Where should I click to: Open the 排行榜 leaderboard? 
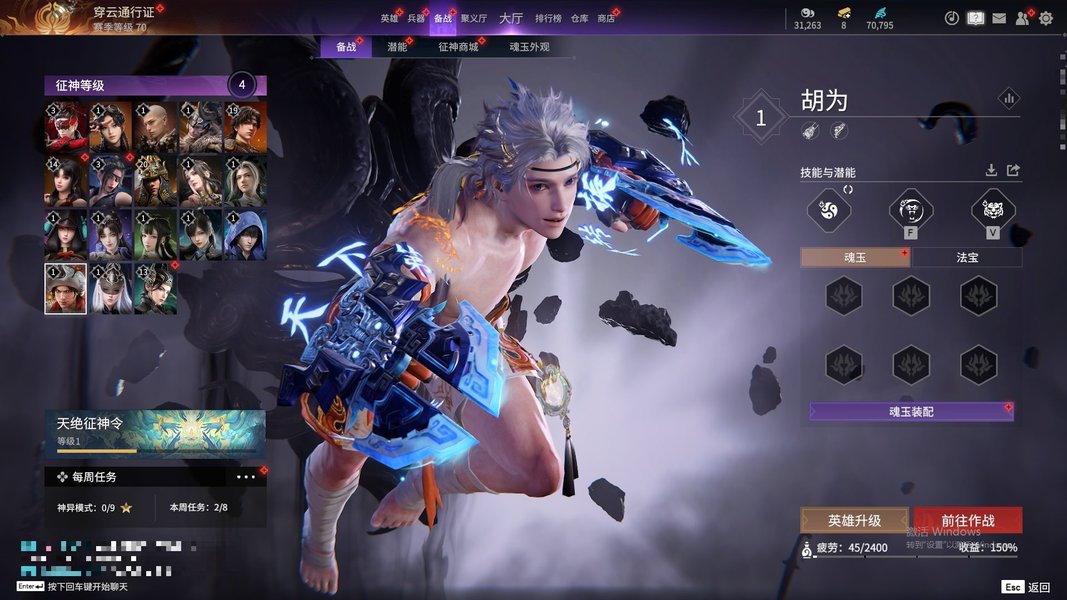547,18
